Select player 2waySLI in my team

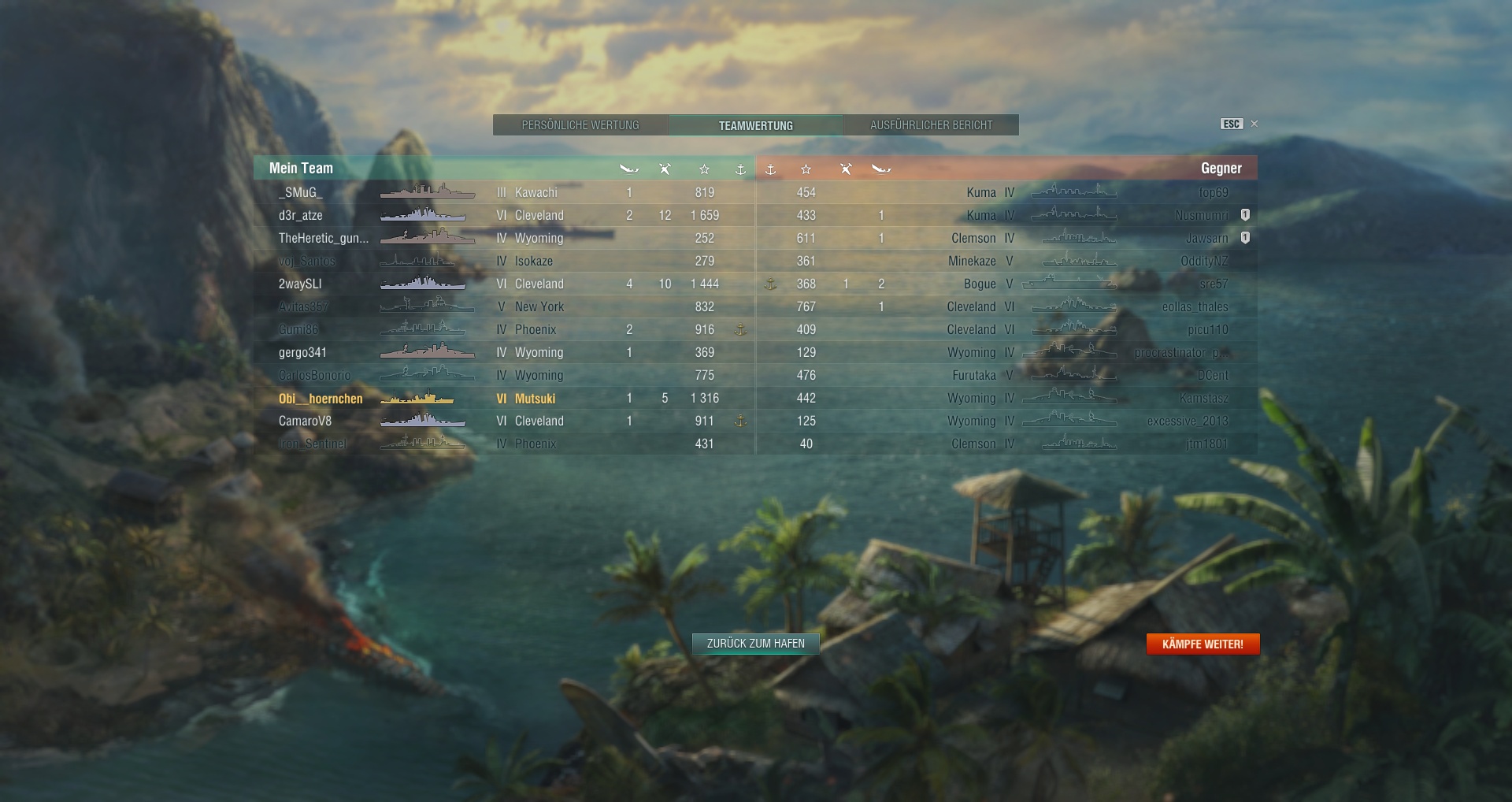pyautogui.click(x=300, y=284)
